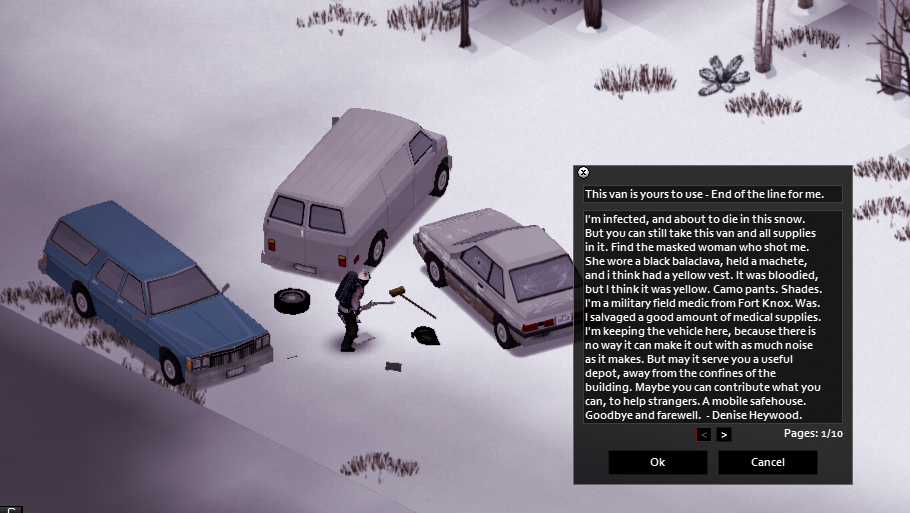
Task: Cancel the note dialog
Action: tap(767, 462)
